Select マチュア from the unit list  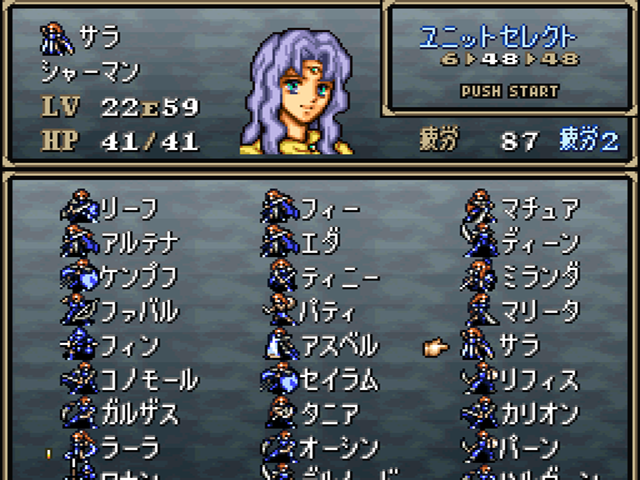tap(539, 210)
